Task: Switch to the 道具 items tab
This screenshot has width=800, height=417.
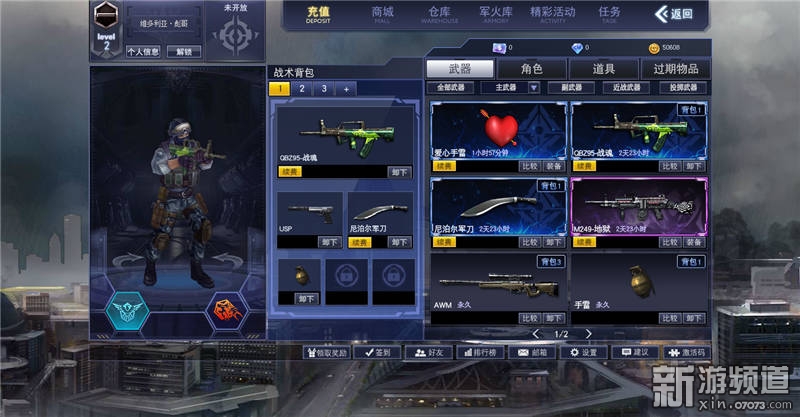Action: click(603, 69)
